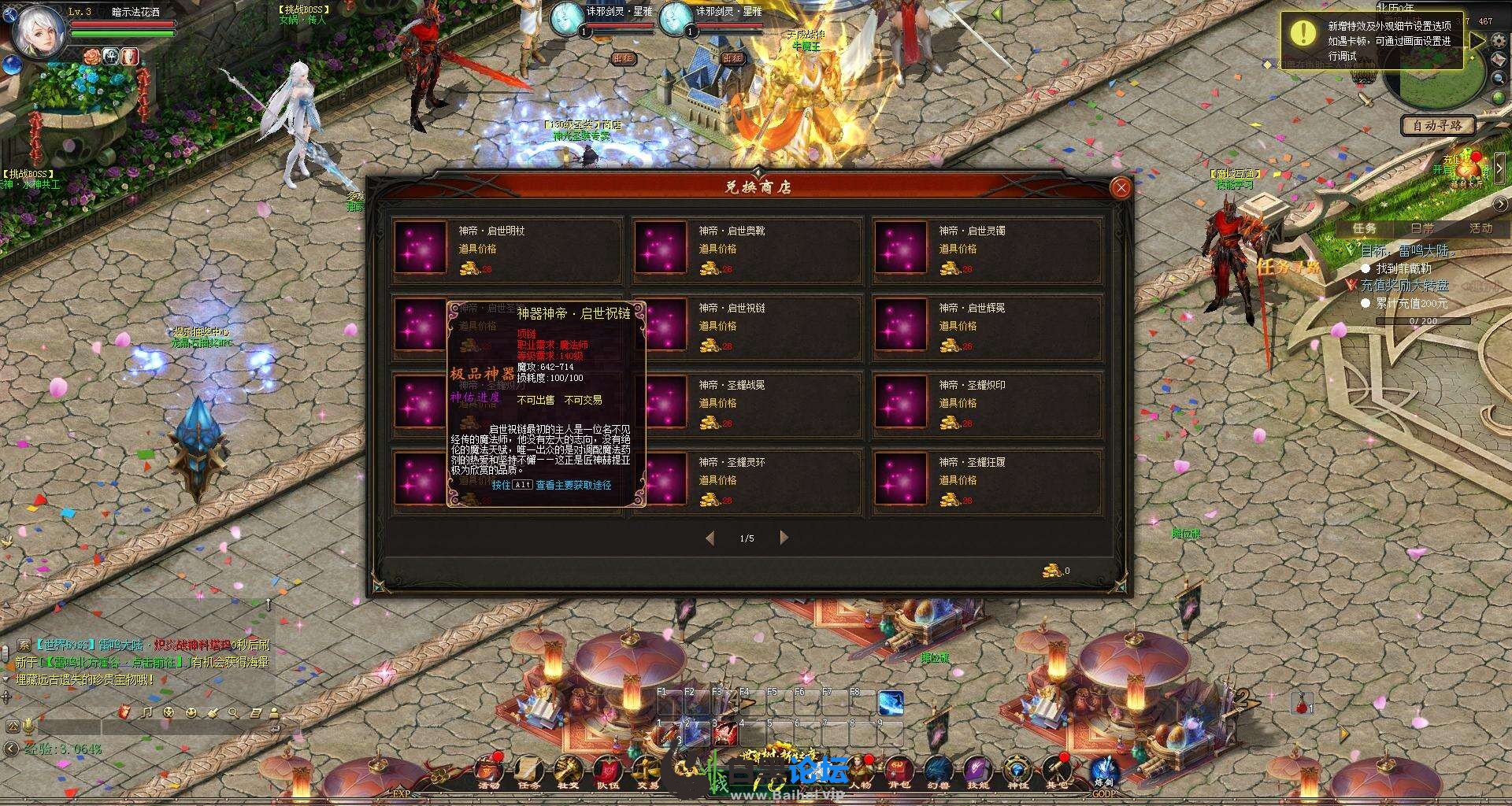Image resolution: width=1512 pixels, height=806 pixels.
Task: Open the 技能 skills book icon
Action: [x=977, y=771]
